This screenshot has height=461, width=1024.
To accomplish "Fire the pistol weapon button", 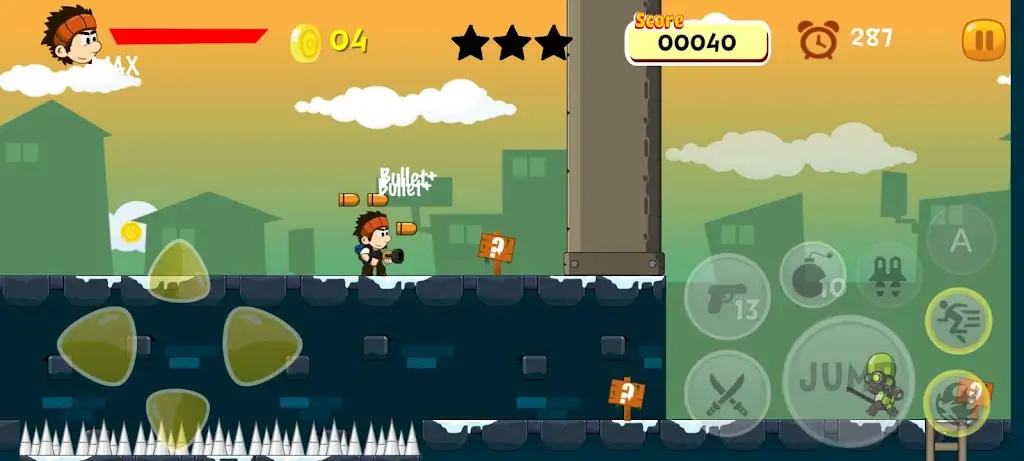I will click(727, 297).
